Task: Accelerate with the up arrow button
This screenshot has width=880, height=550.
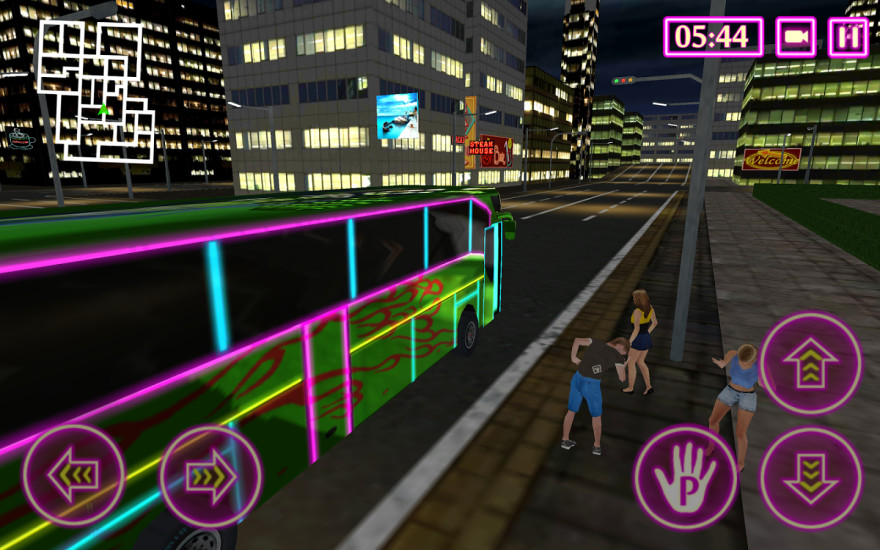Action: point(810,363)
